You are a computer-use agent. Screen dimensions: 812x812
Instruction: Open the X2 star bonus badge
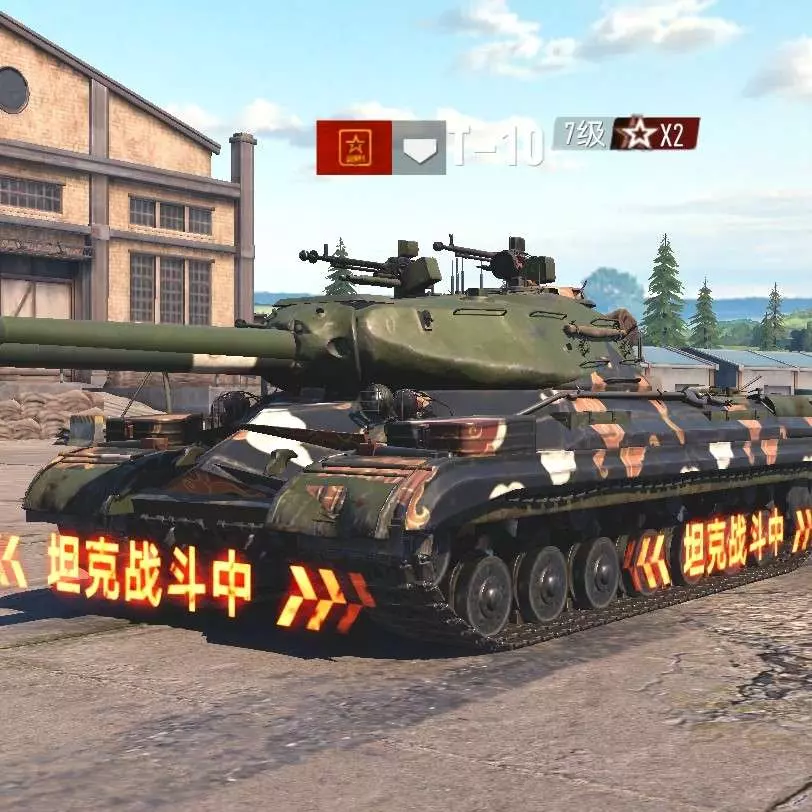(x=656, y=133)
